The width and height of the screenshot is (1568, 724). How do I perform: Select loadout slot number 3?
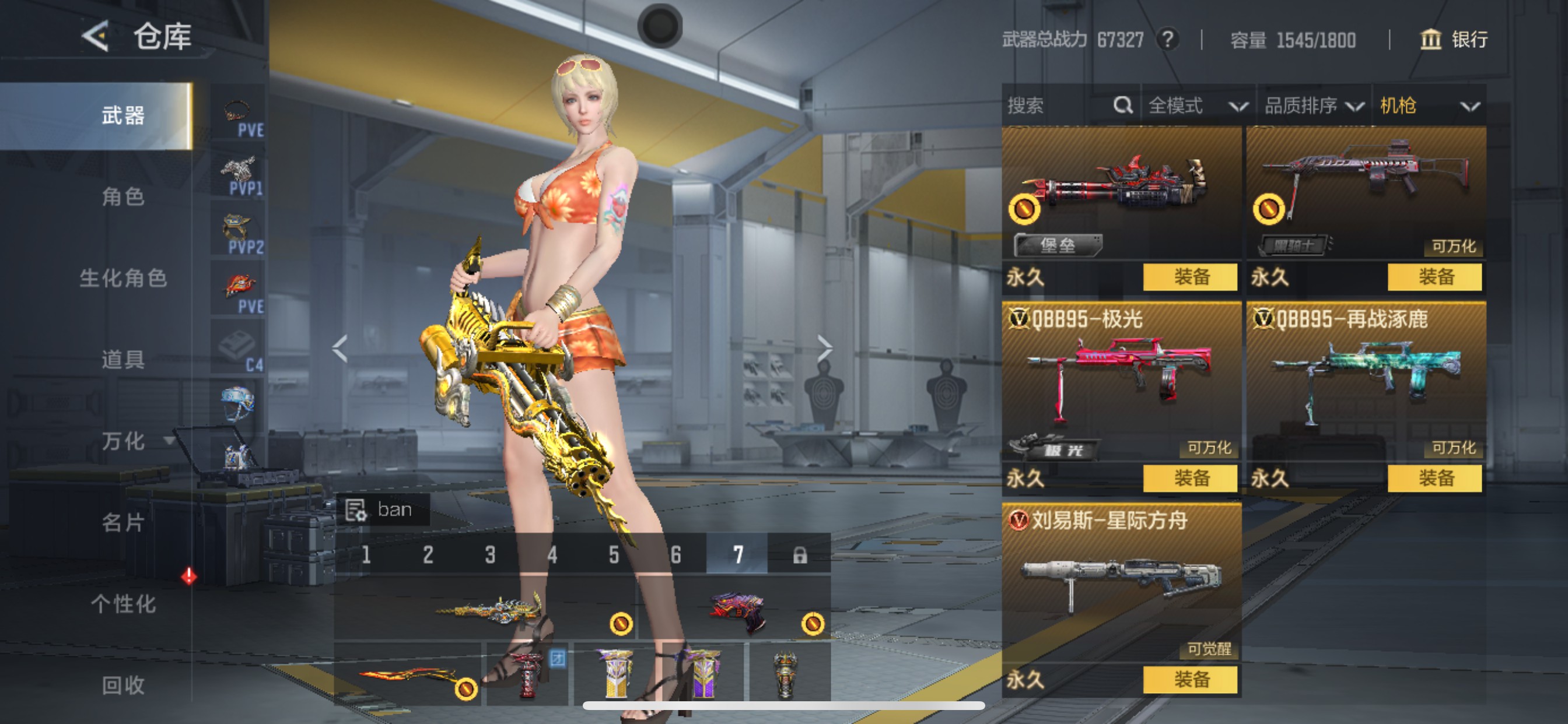click(490, 555)
